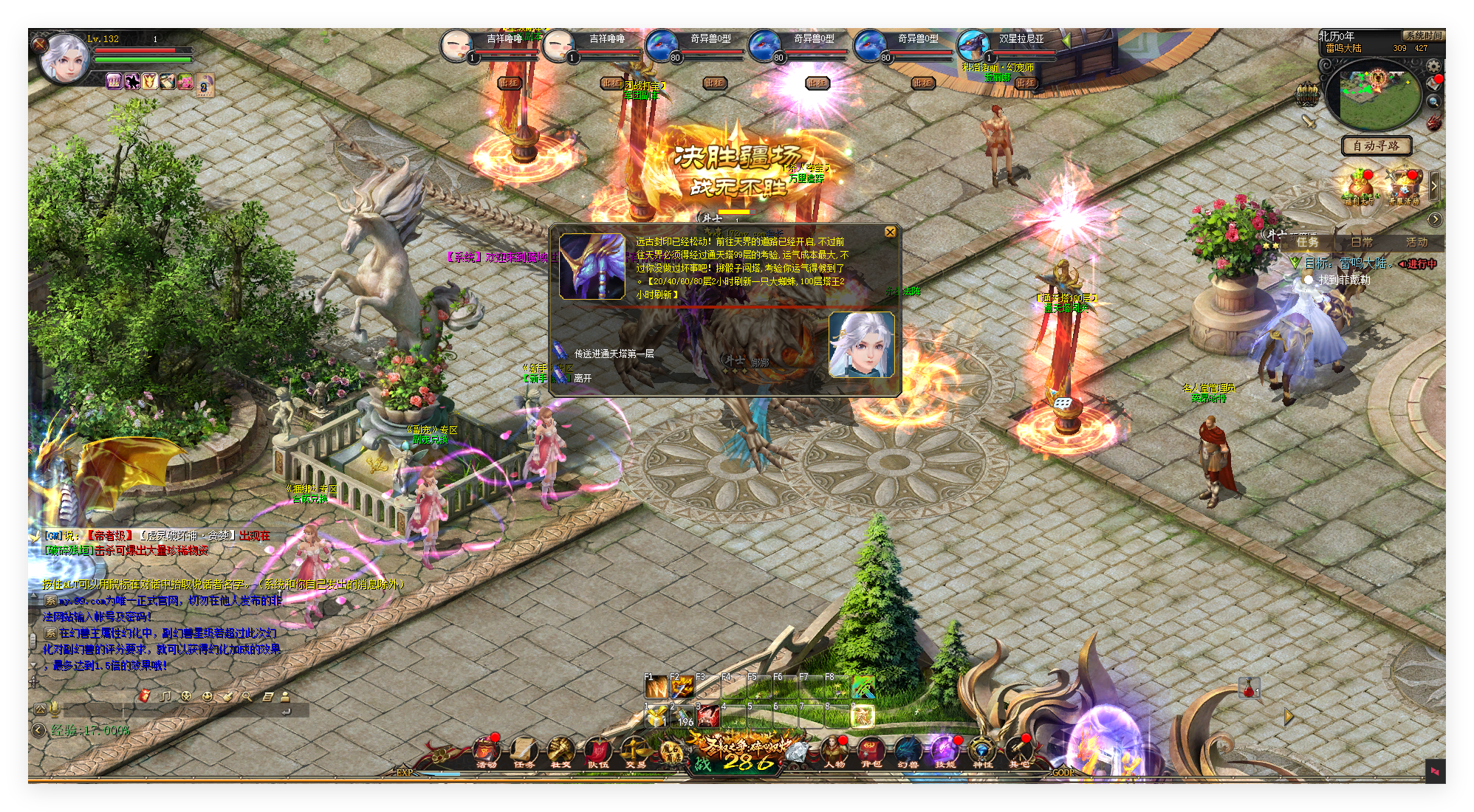Open the 技能 skills menu
This screenshot has width=1474, height=812.
pos(945,751)
